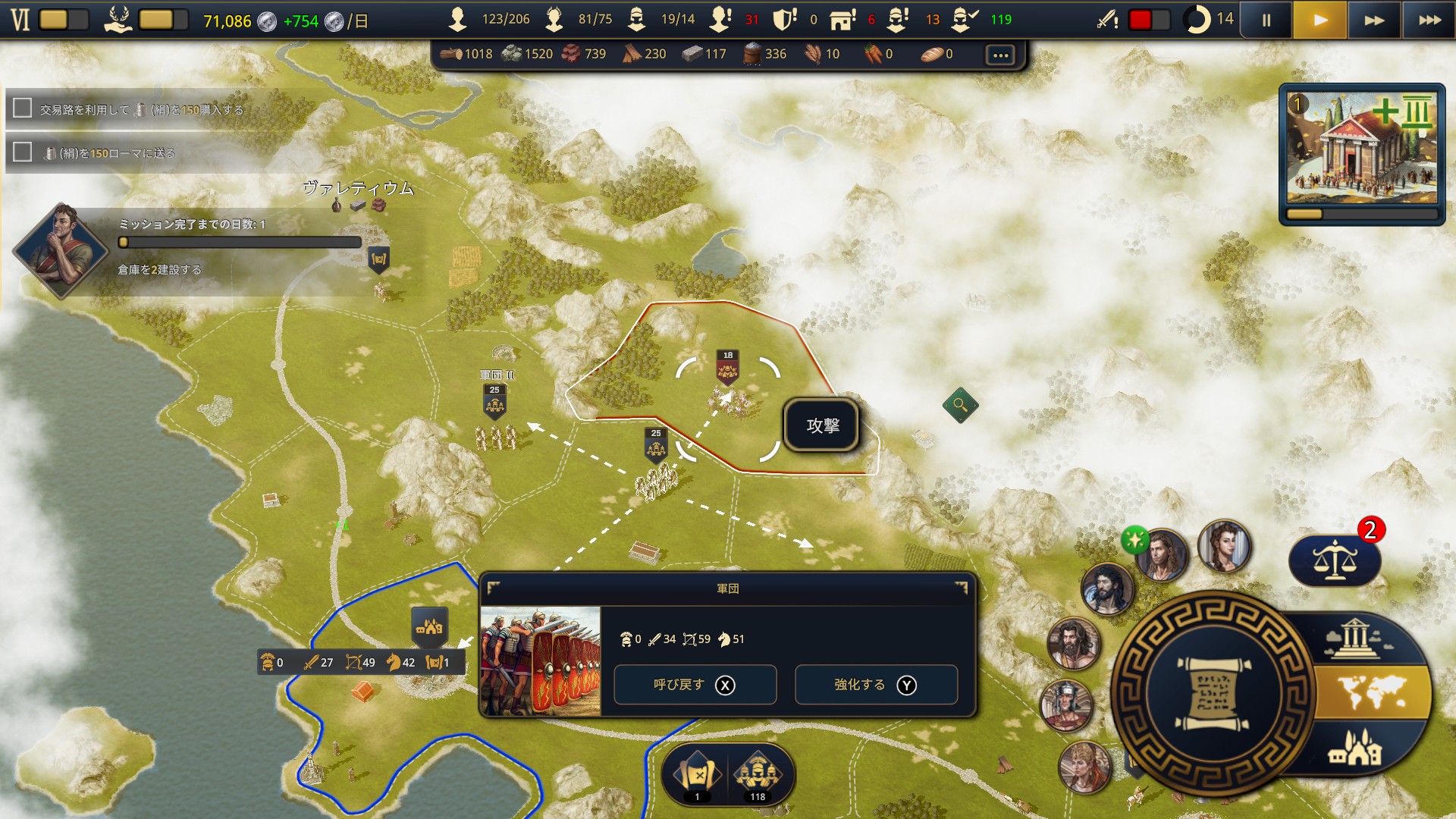Set game to normal play speed
Viewport: 1456px width, 819px height.
coord(1320,20)
